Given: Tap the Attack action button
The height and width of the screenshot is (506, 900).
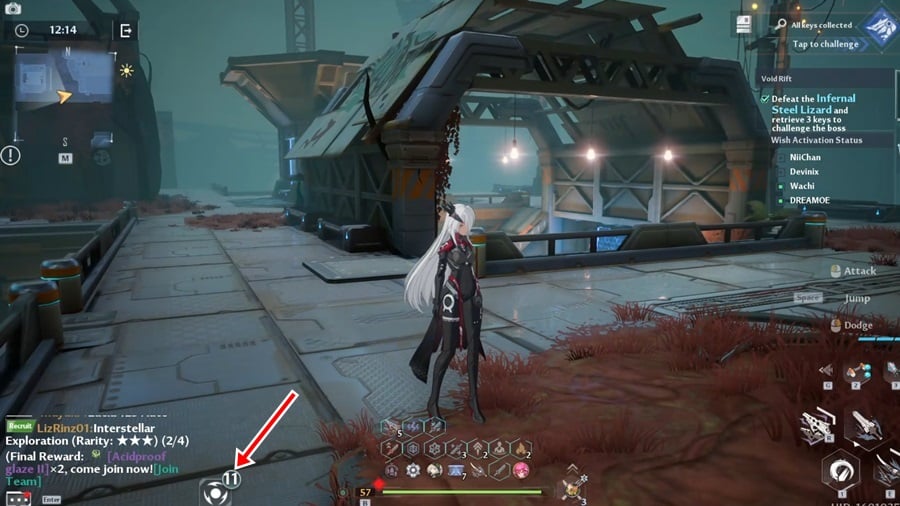Looking at the screenshot, I should [x=858, y=270].
